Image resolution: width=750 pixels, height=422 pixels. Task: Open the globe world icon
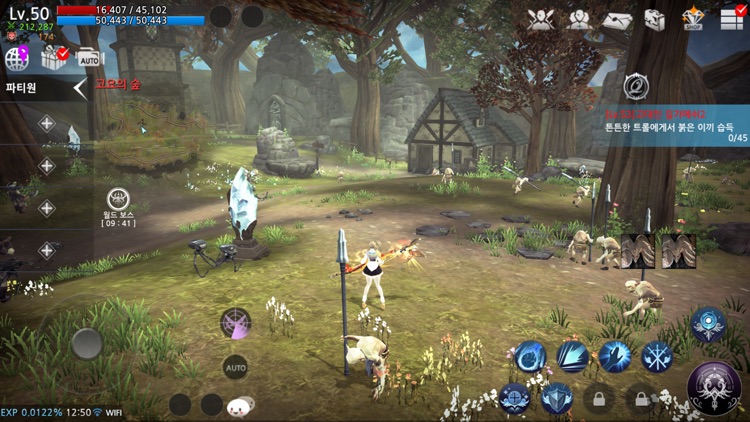point(17,59)
